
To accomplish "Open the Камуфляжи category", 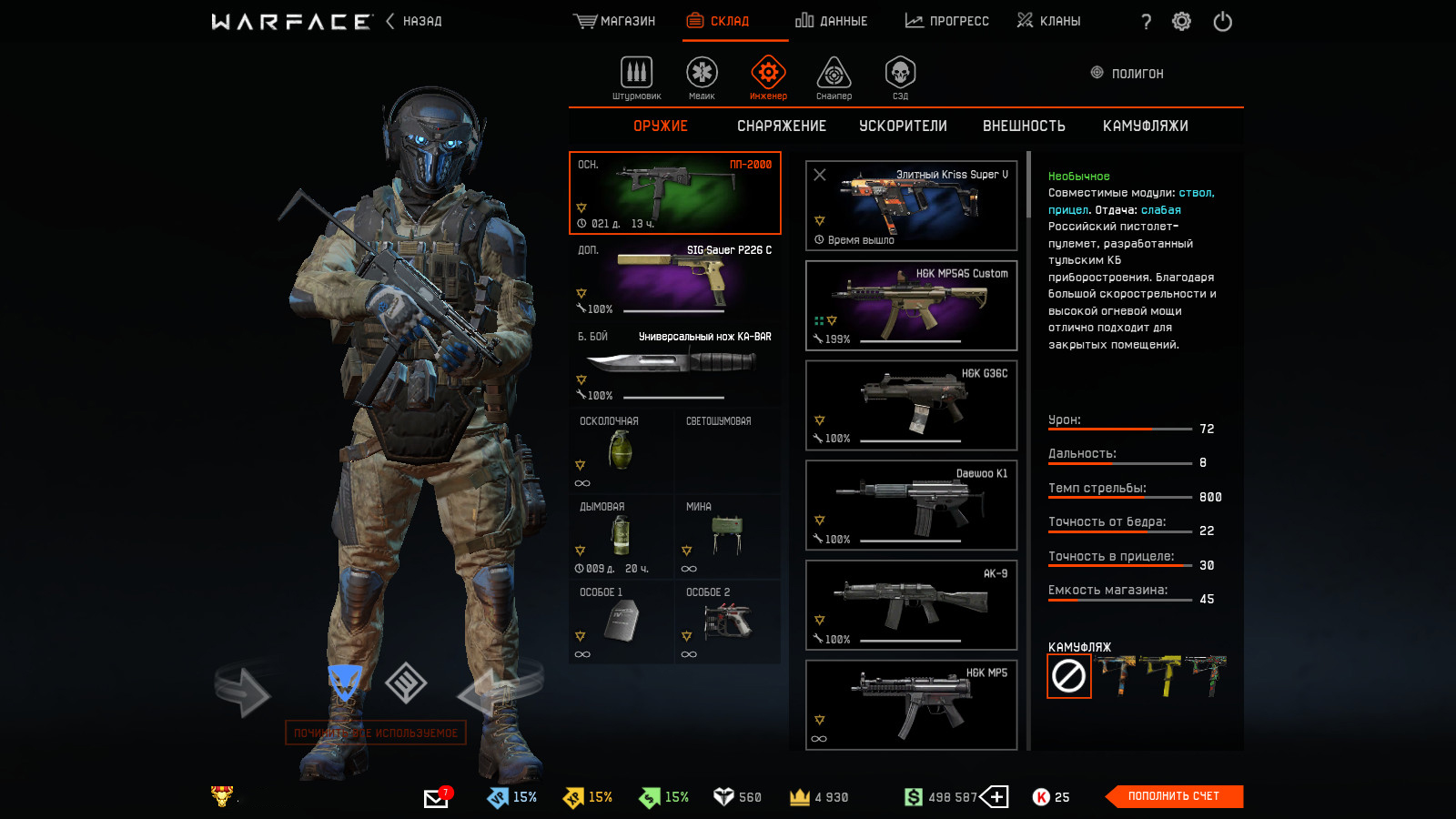I will click(x=1145, y=126).
